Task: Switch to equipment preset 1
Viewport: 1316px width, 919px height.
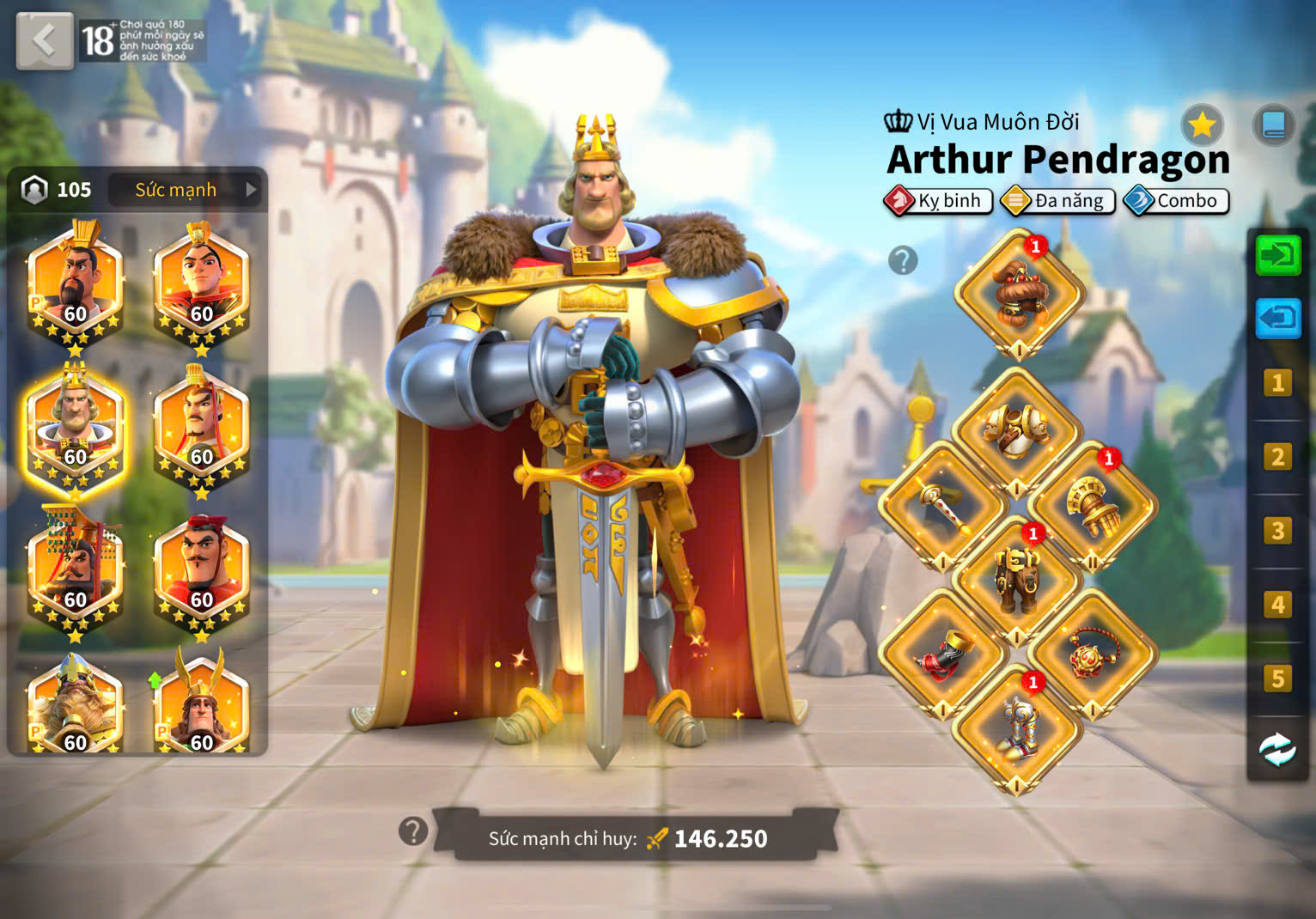Action: (x=1278, y=383)
